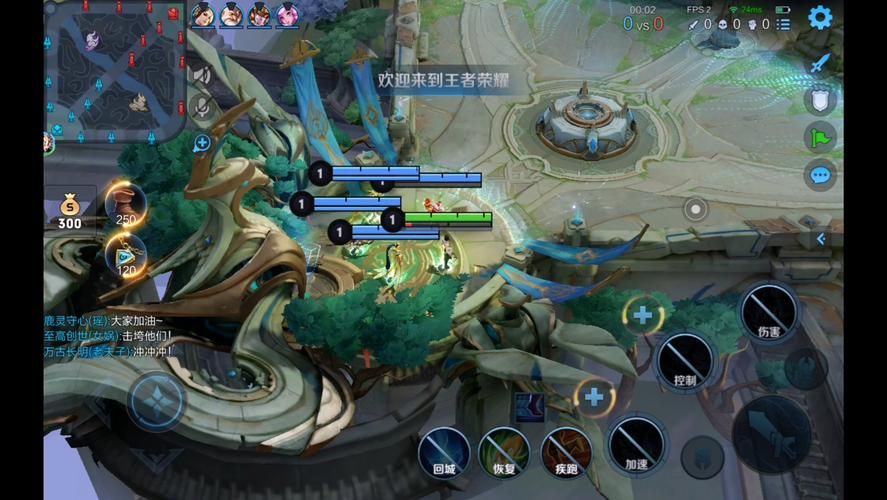Send the shield retreat signal

(x=820, y=100)
